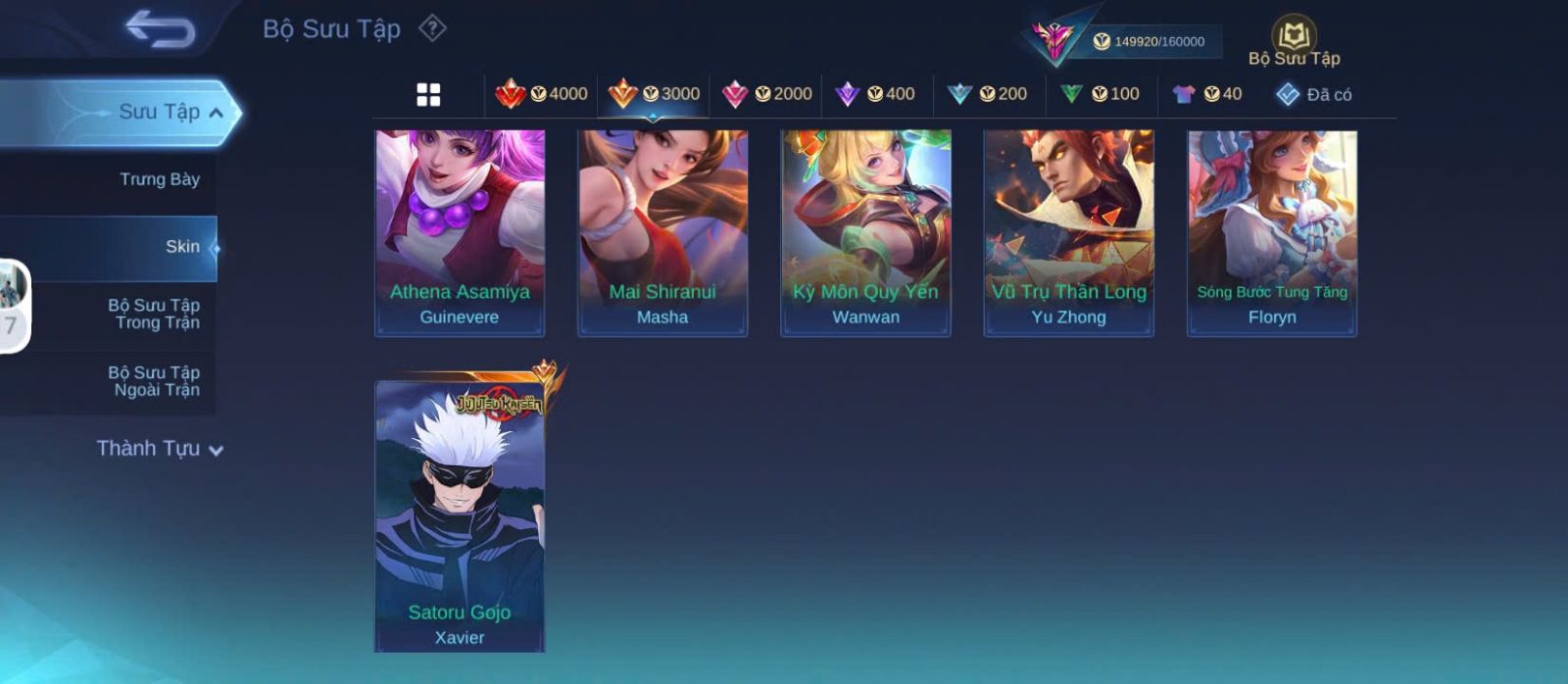Open the Bộ Sưu Tập book icon
This screenshot has height=684, width=1568.
1294,39
